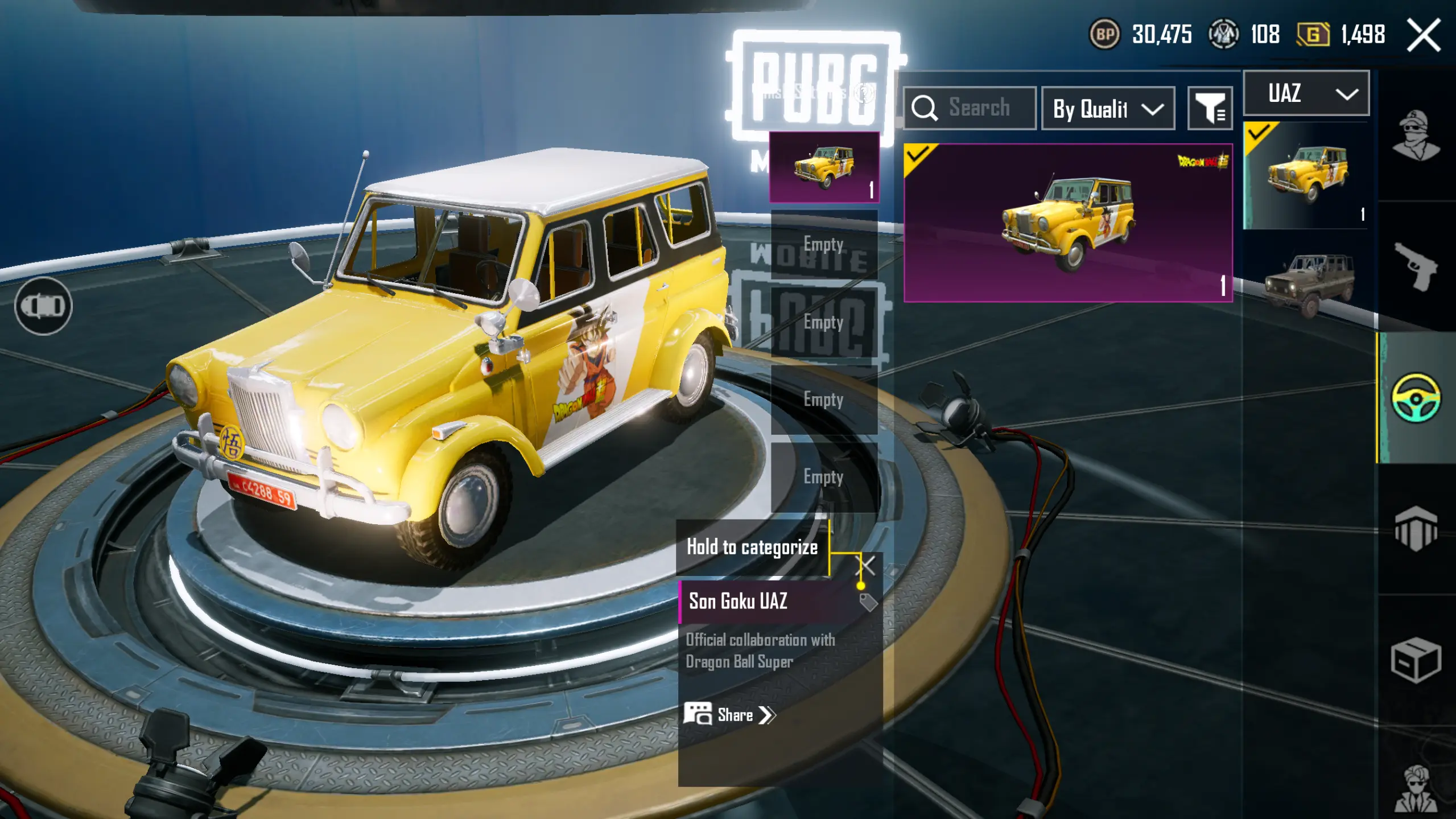
Task: Click the equipped purple Son Goku UAZ slot
Action: (824, 167)
